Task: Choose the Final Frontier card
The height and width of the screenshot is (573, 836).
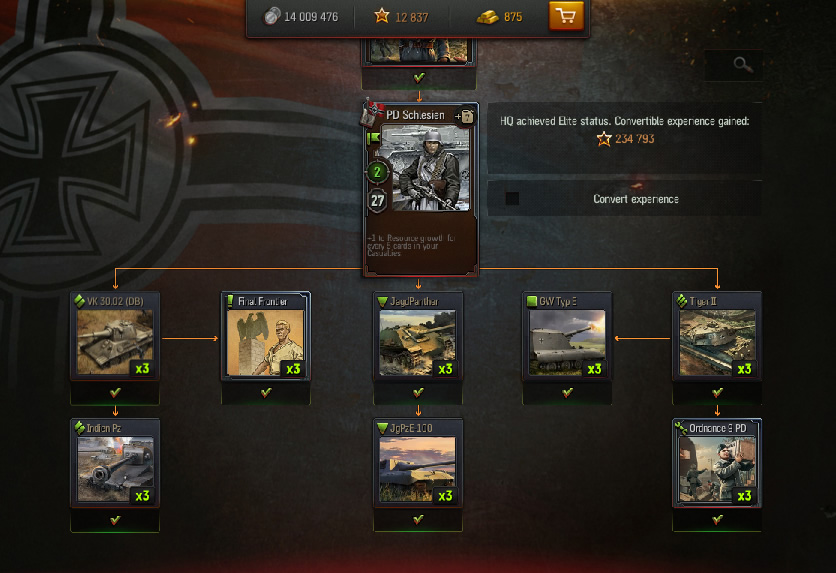Action: pyautogui.click(x=266, y=337)
